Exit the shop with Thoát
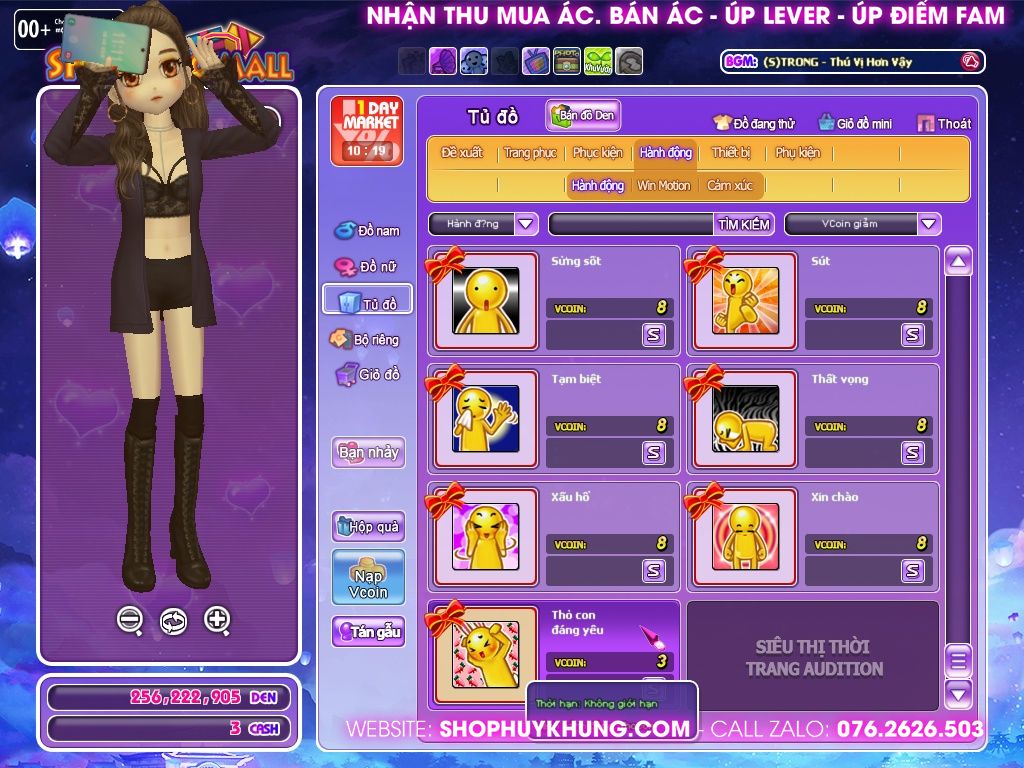Viewport: 1024px width, 768px height. pyautogui.click(x=943, y=123)
